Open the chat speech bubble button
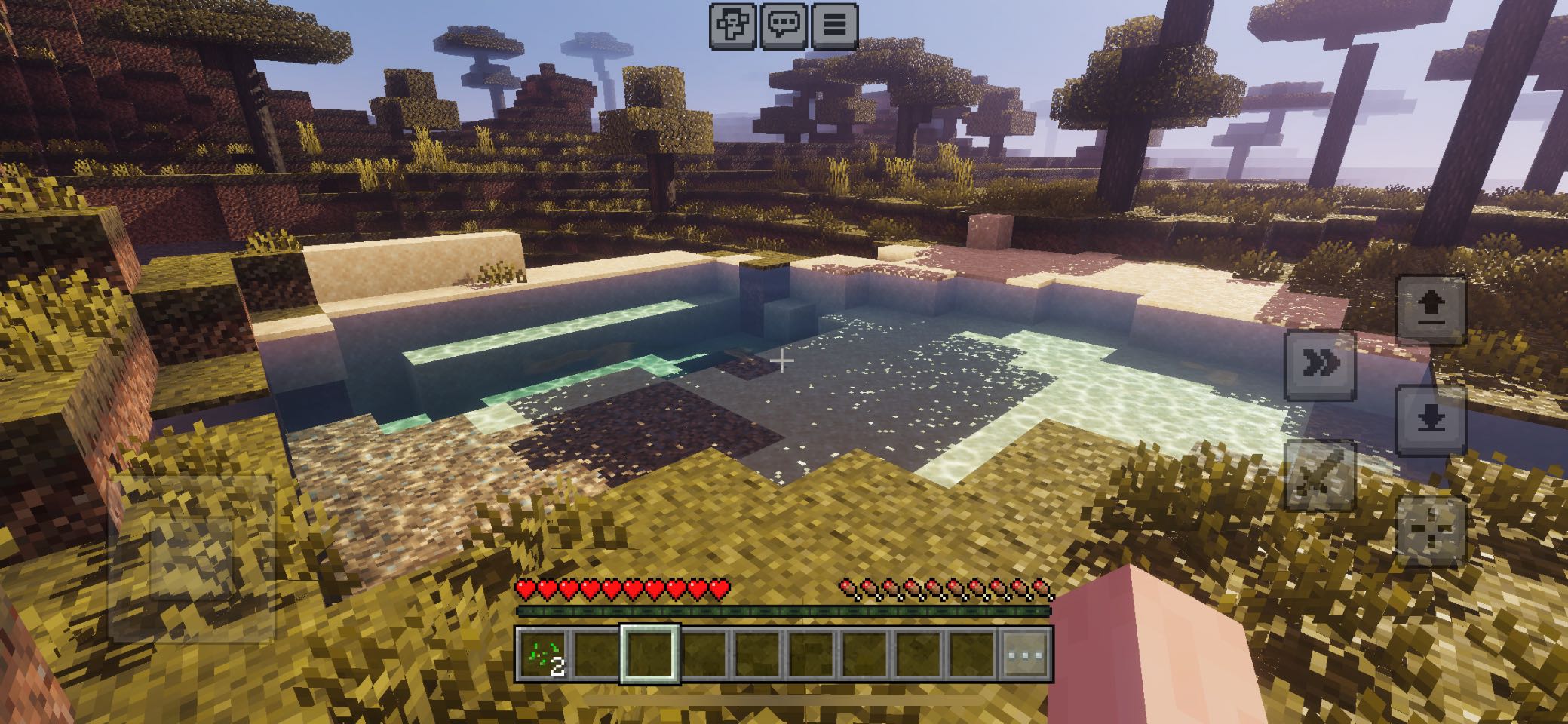The image size is (1568, 724). pos(784,26)
